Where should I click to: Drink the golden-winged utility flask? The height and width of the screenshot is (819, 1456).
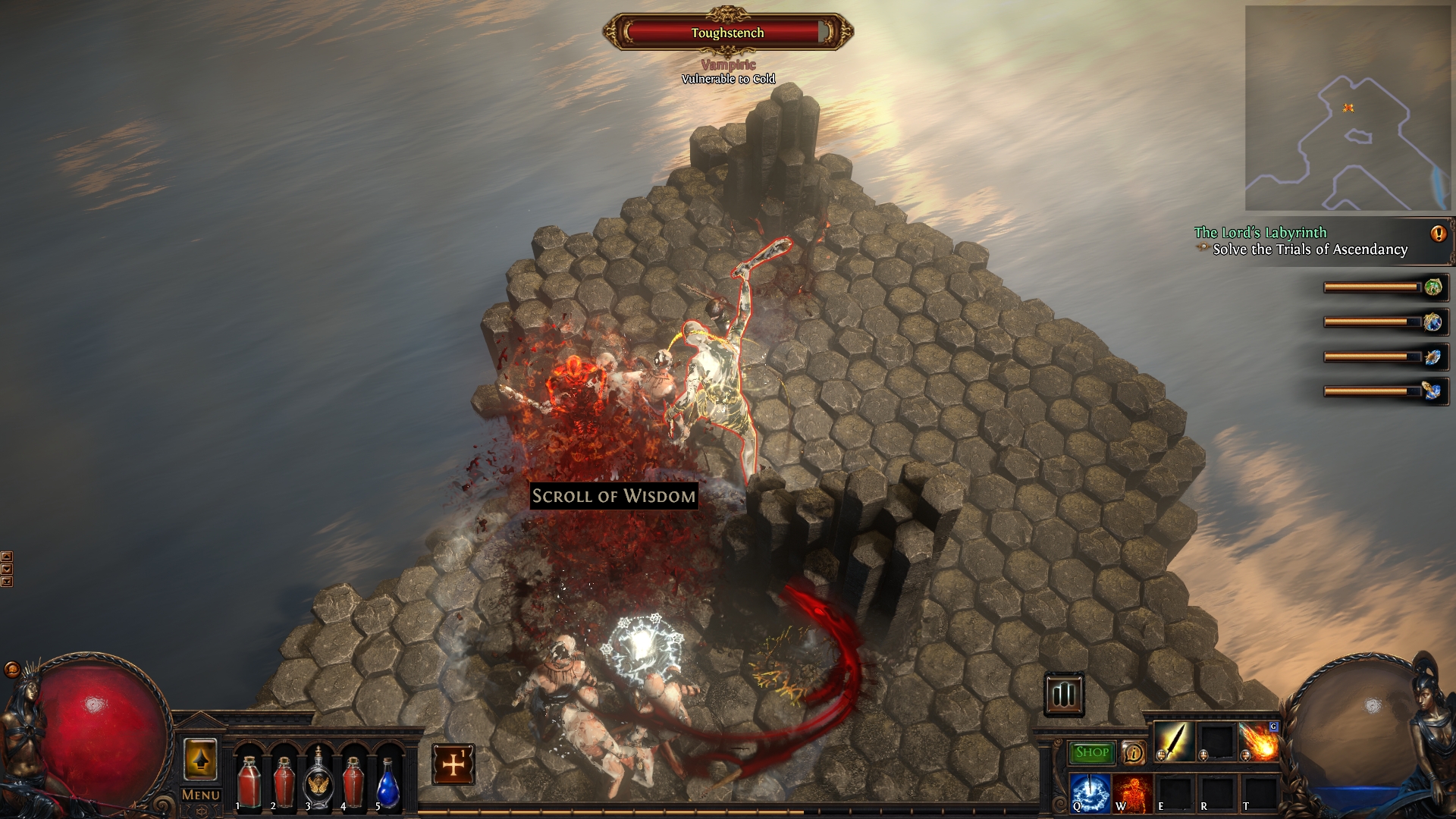318,783
